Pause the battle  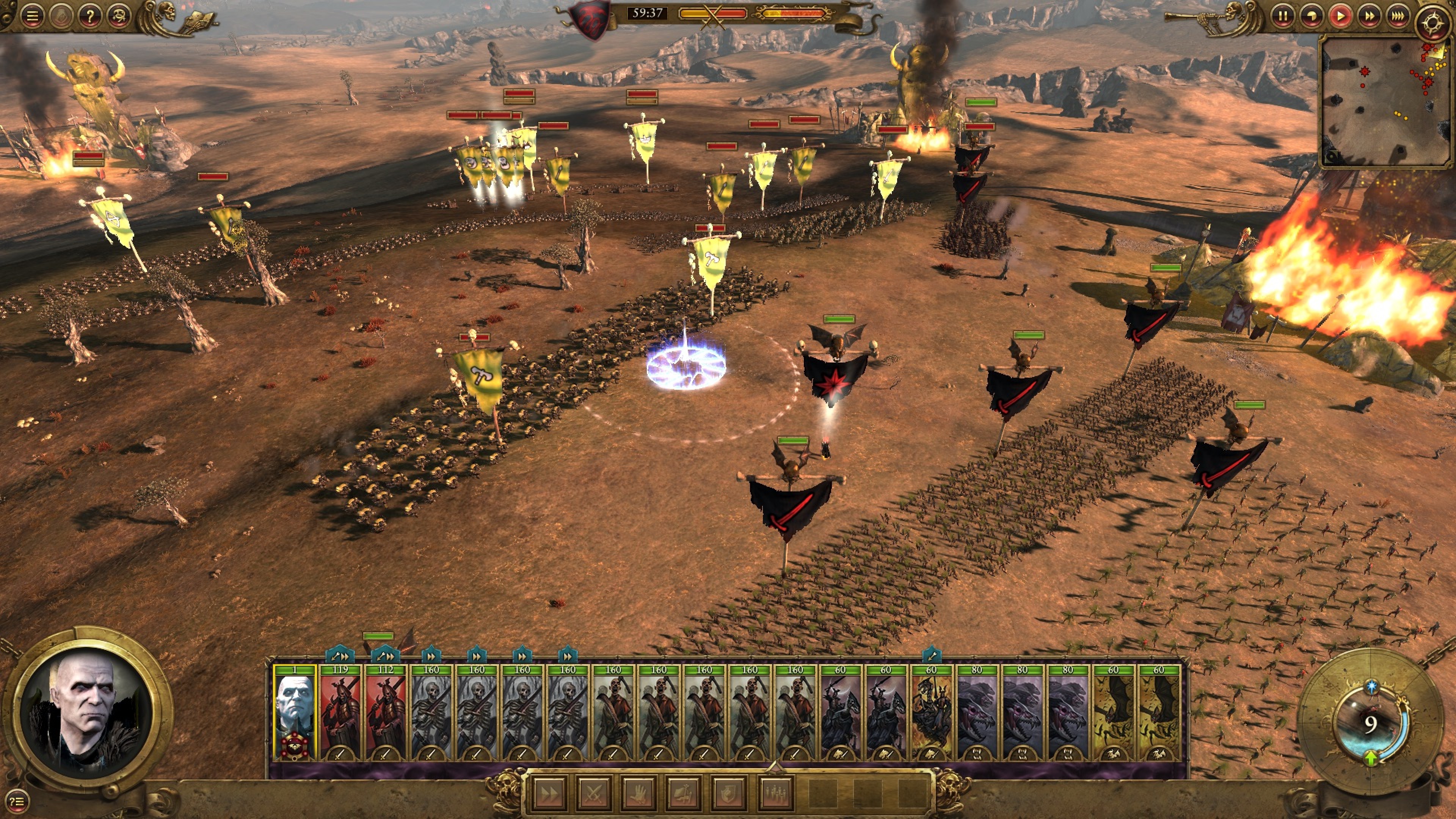[x=1282, y=16]
